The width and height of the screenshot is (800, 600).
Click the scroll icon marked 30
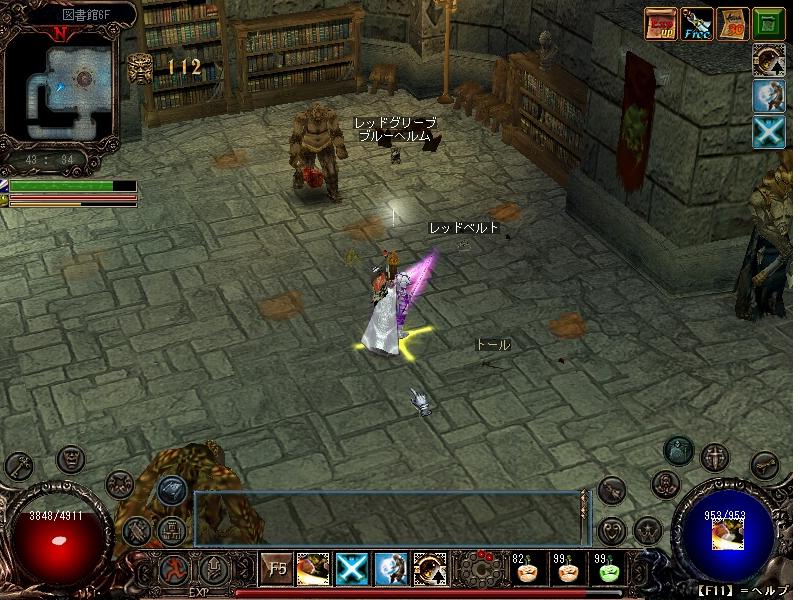pos(734,23)
